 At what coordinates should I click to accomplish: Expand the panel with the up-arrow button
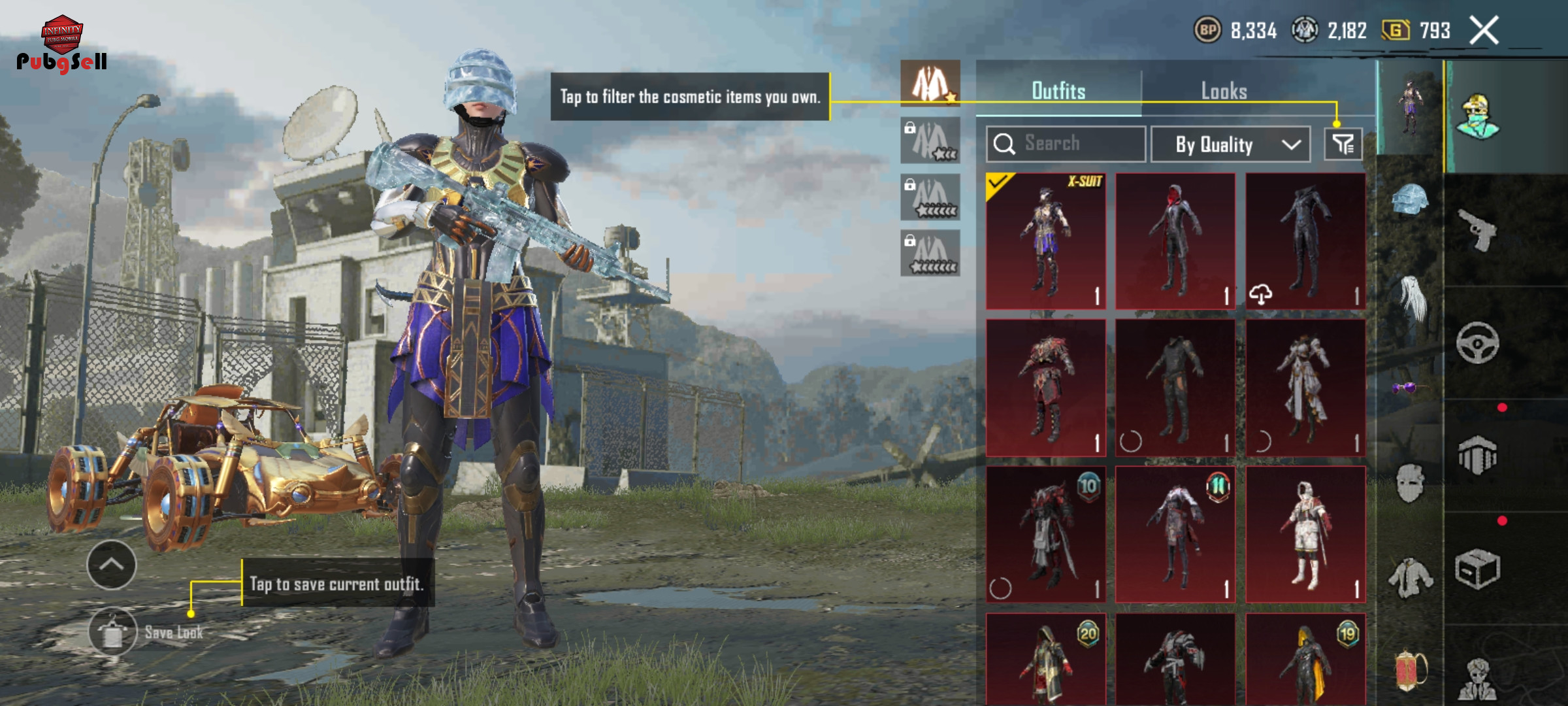click(112, 565)
